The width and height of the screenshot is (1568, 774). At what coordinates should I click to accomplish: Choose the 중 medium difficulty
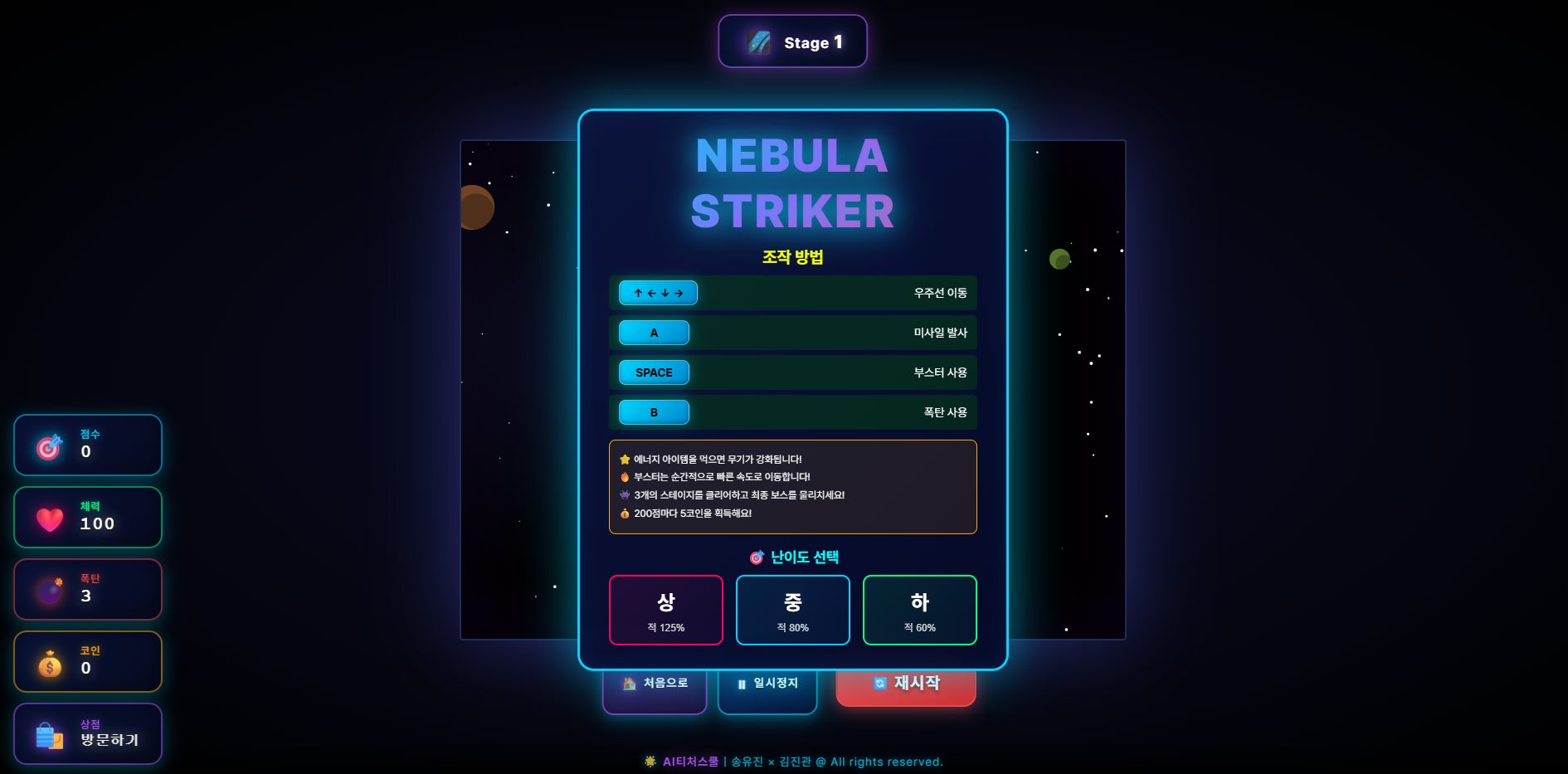coord(792,610)
